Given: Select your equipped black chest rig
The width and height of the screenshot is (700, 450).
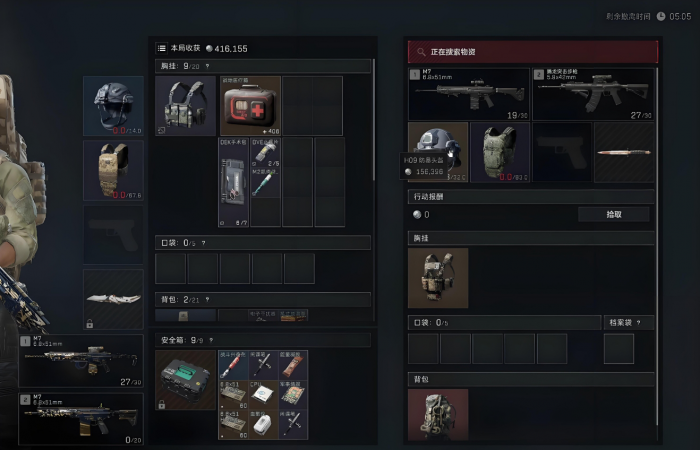Looking at the screenshot, I should pos(186,105).
